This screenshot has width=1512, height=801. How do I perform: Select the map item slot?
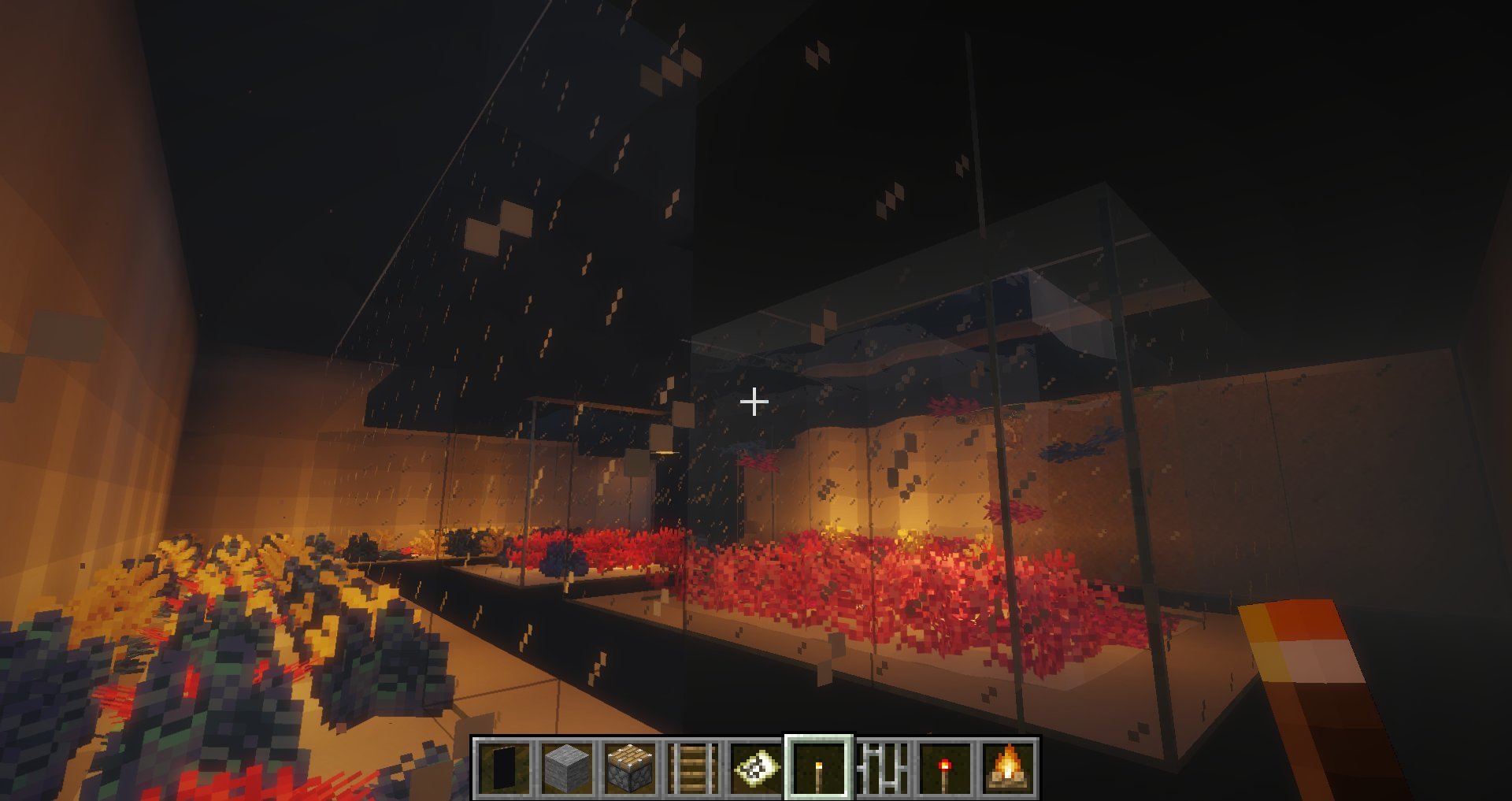pyautogui.click(x=755, y=768)
